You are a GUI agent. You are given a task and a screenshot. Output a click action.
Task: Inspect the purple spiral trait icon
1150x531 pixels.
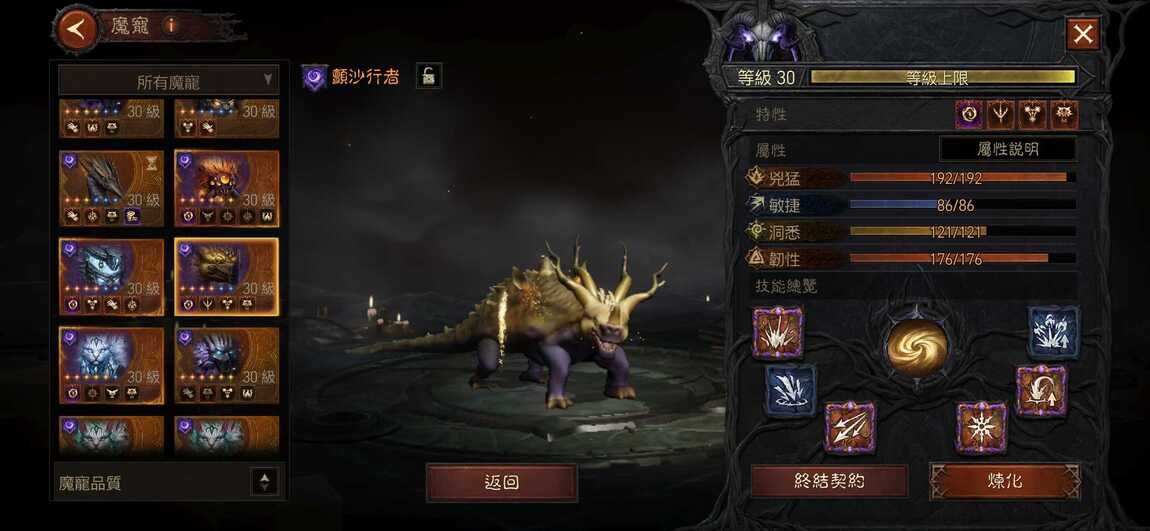point(969,115)
